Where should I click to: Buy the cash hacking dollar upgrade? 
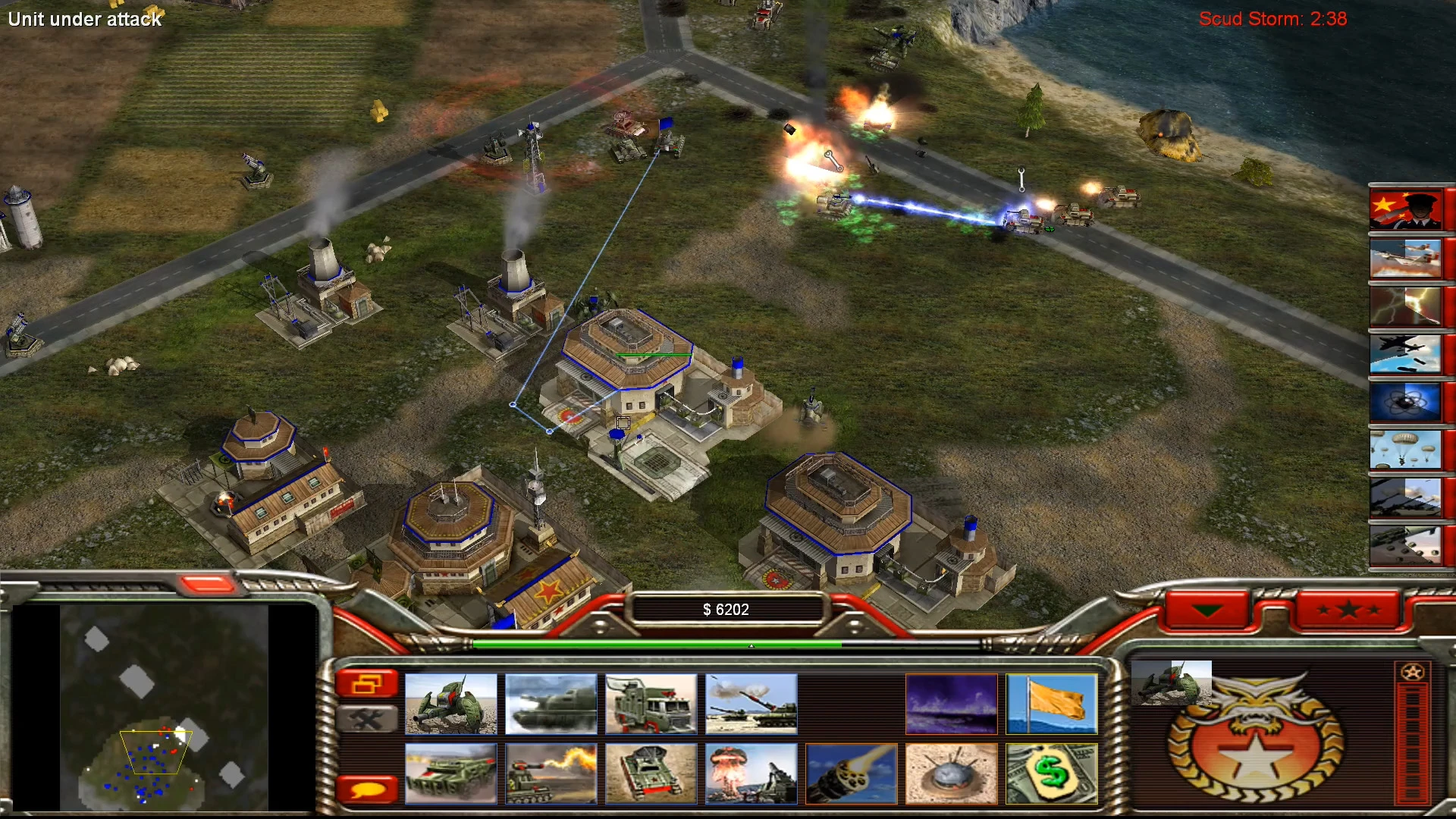click(1053, 773)
